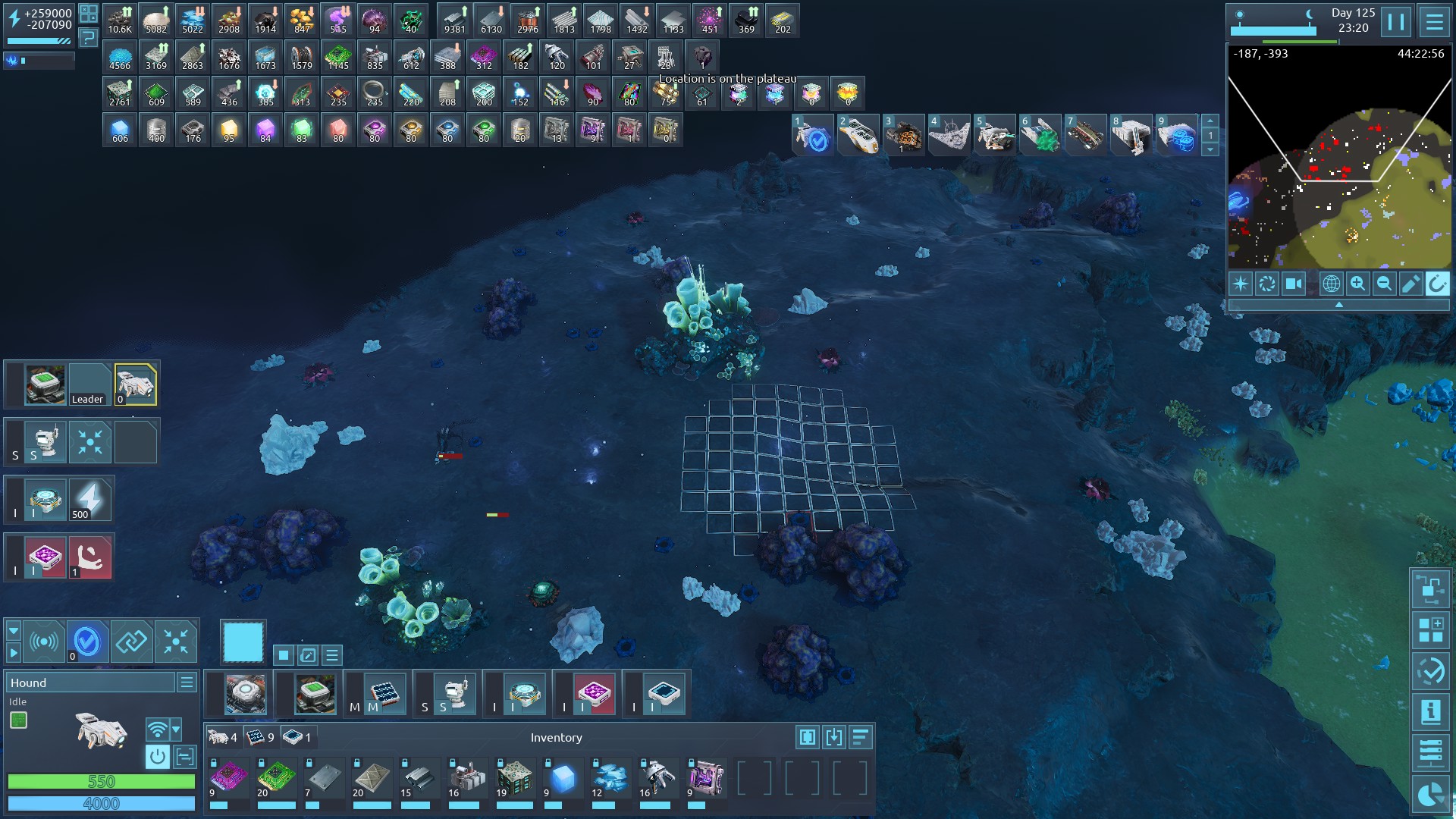Open the info book panel
The width and height of the screenshot is (1456, 819).
[x=1430, y=712]
